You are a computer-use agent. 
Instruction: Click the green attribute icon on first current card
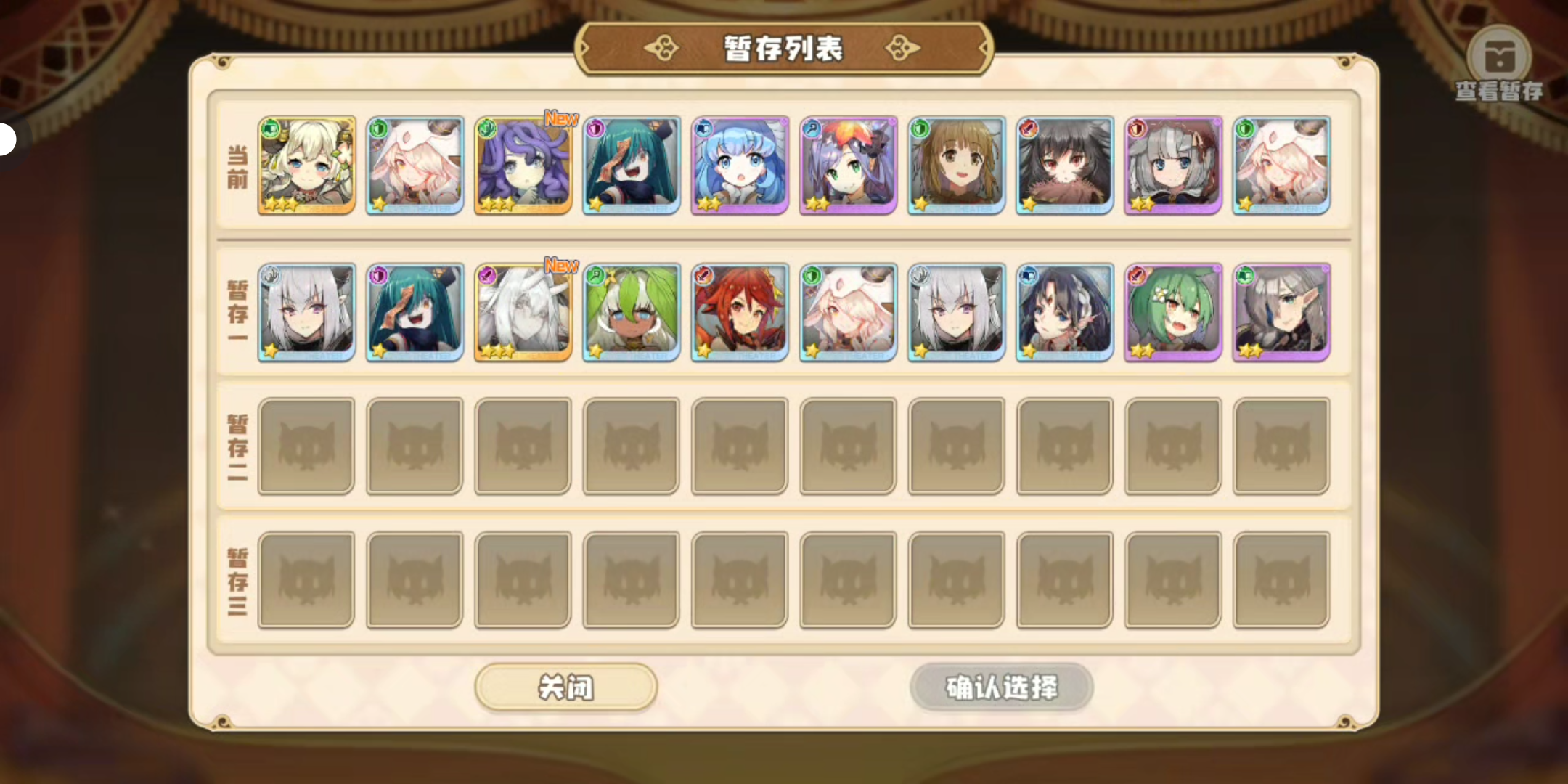coord(271,129)
